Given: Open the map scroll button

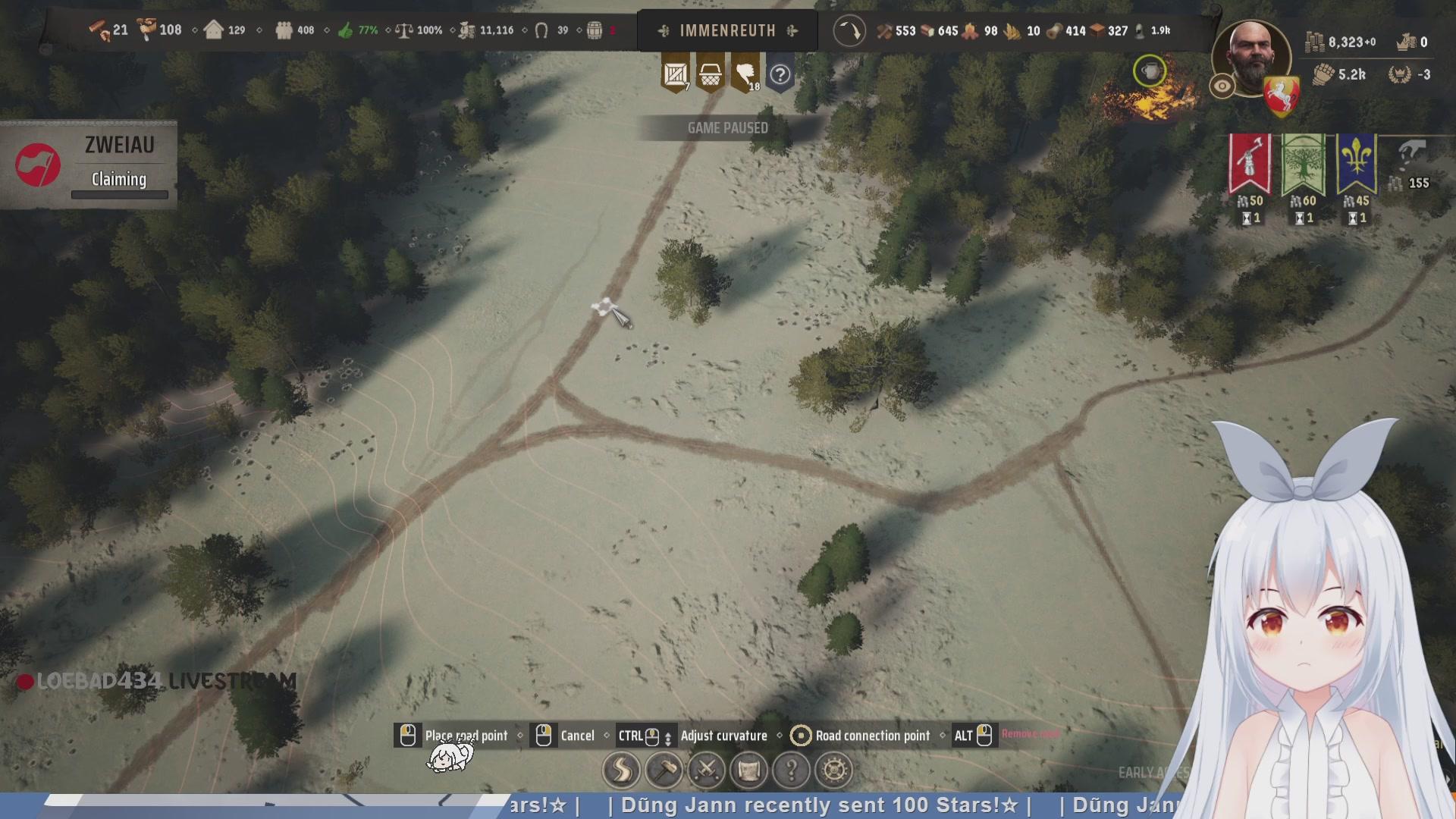Looking at the screenshot, I should click(749, 770).
